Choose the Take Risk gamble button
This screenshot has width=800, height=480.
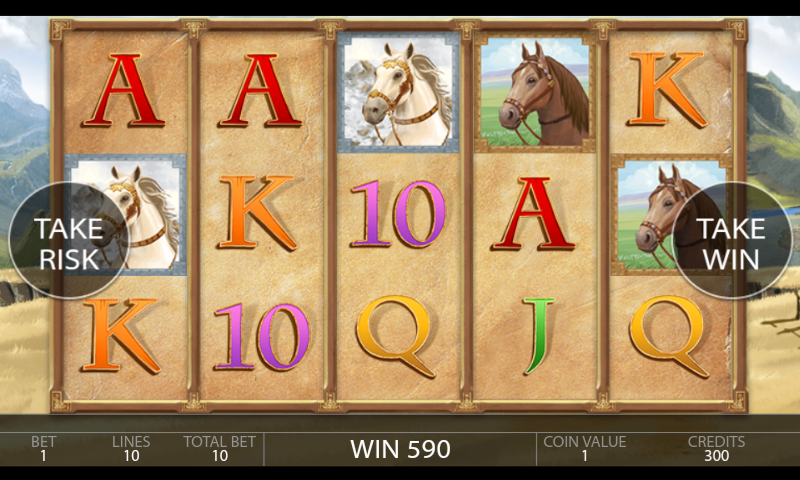click(x=68, y=242)
